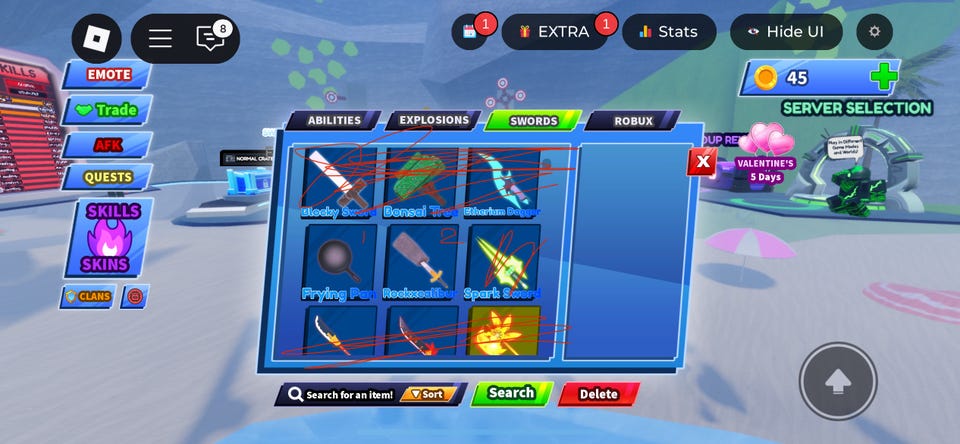The height and width of the screenshot is (444, 960).
Task: Hide the game UI
Action: pos(785,31)
